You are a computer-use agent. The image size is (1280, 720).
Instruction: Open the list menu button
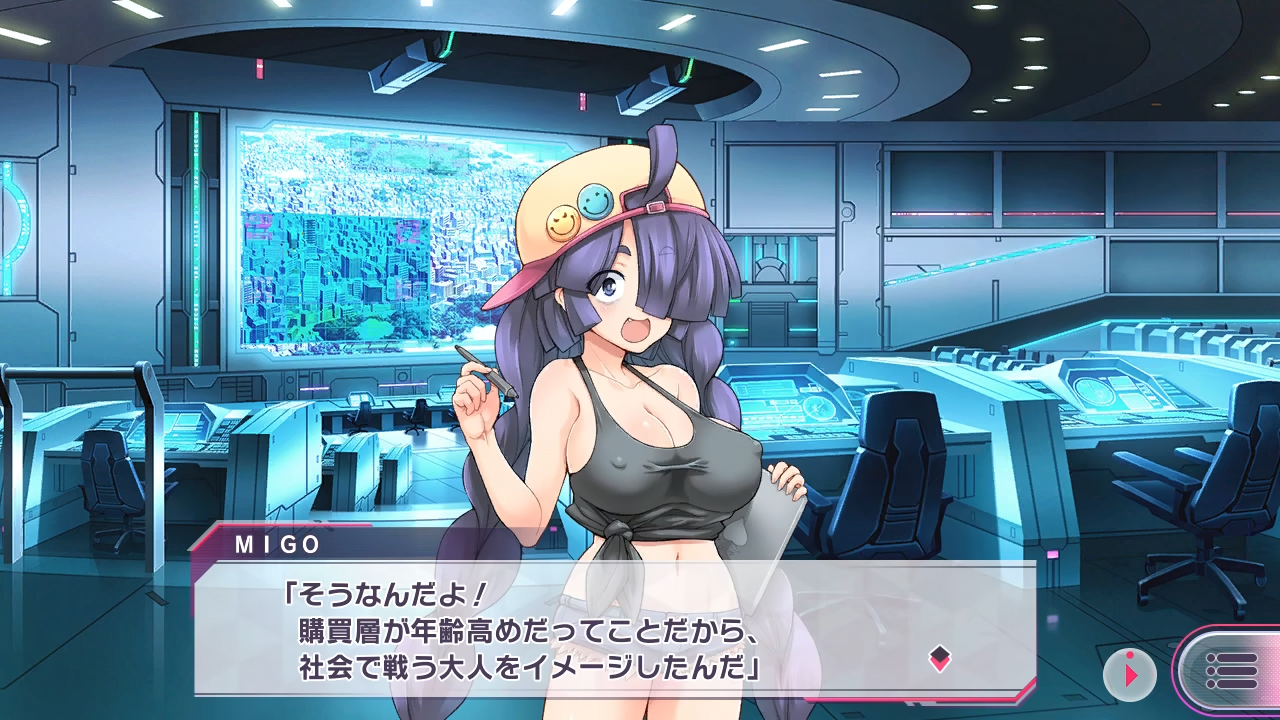pyautogui.click(x=1231, y=671)
